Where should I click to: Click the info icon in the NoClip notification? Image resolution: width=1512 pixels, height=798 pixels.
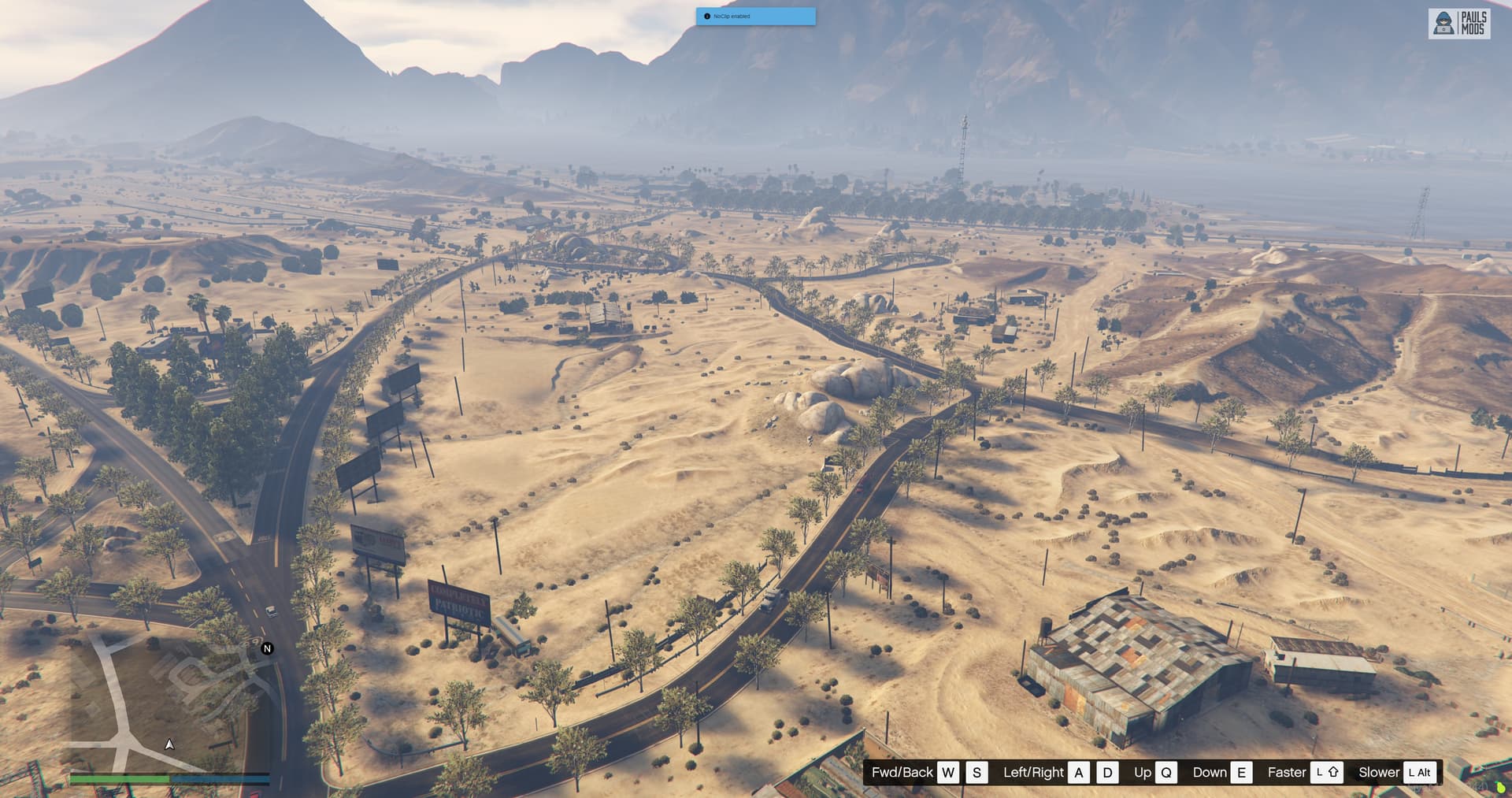[706, 15]
